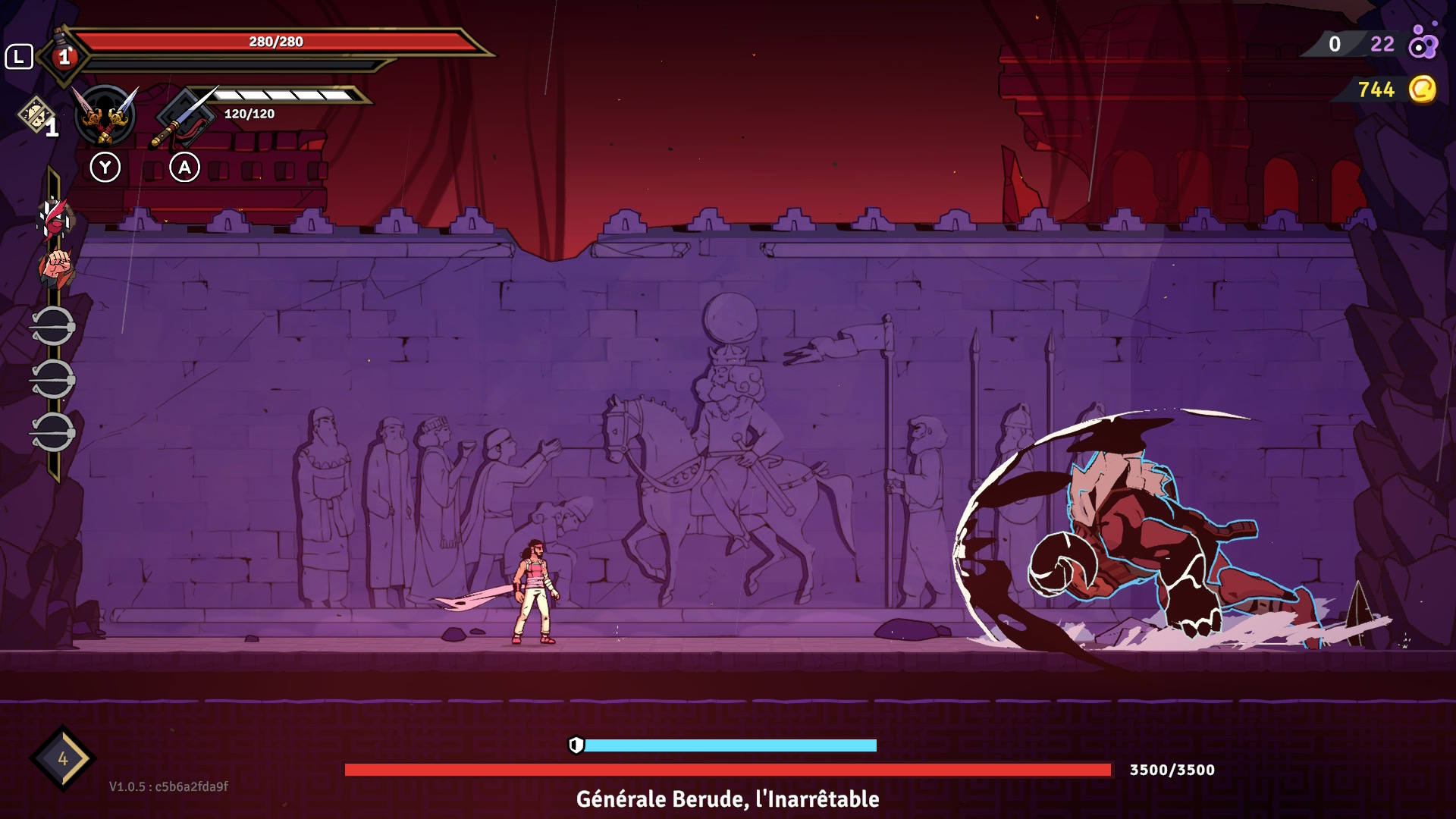Open the L shoulder-button prompt box
1456x819 pixels.
[21, 55]
